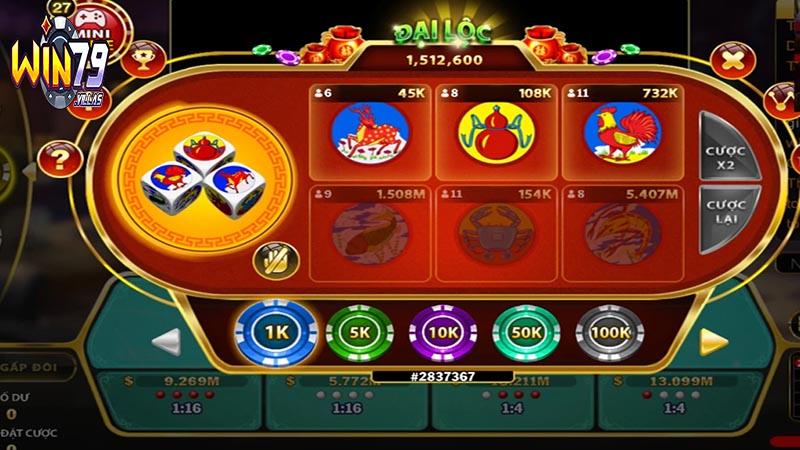The width and height of the screenshot is (800, 450).
Task: Show previous chips with left arrow
Action: [x=167, y=342]
